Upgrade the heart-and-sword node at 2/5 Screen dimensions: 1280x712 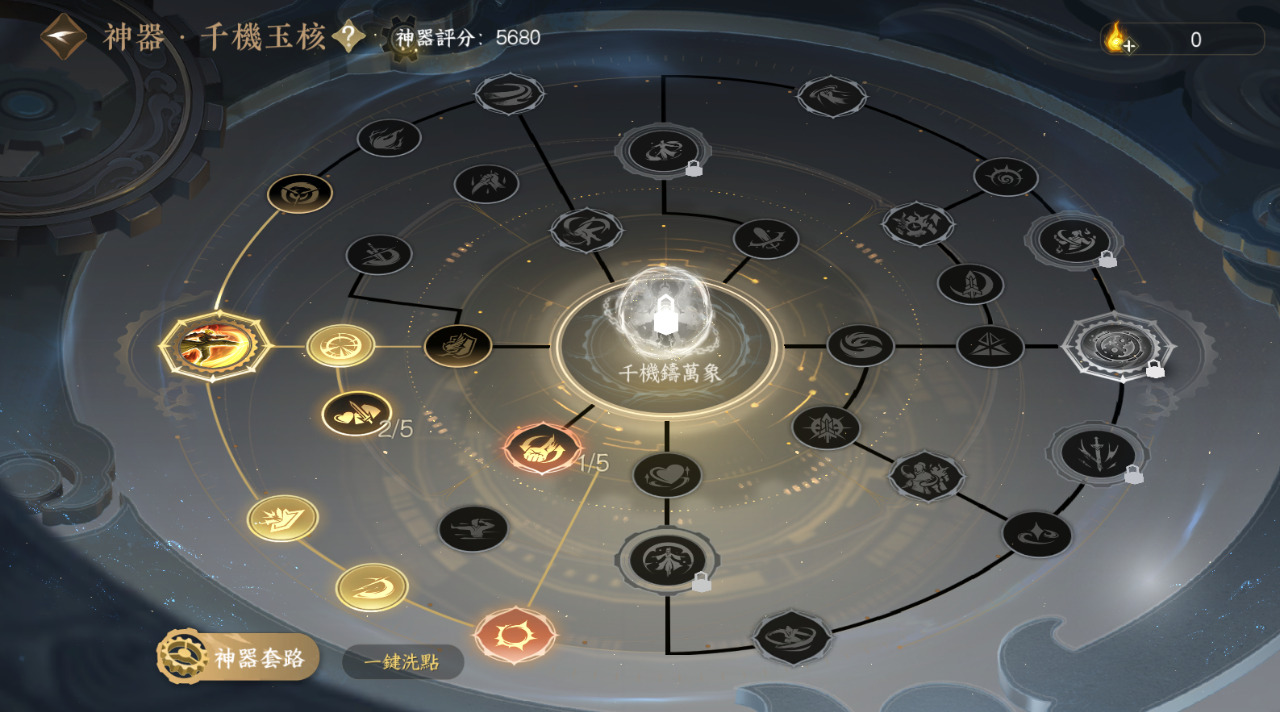[x=355, y=413]
